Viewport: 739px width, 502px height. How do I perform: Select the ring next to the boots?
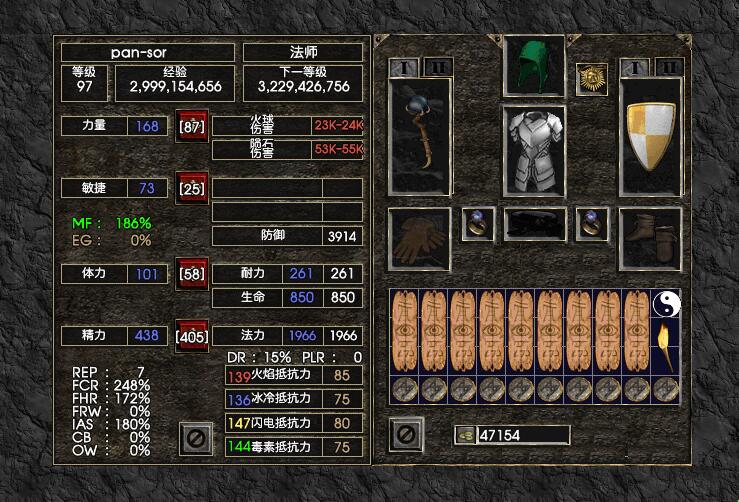[x=591, y=224]
